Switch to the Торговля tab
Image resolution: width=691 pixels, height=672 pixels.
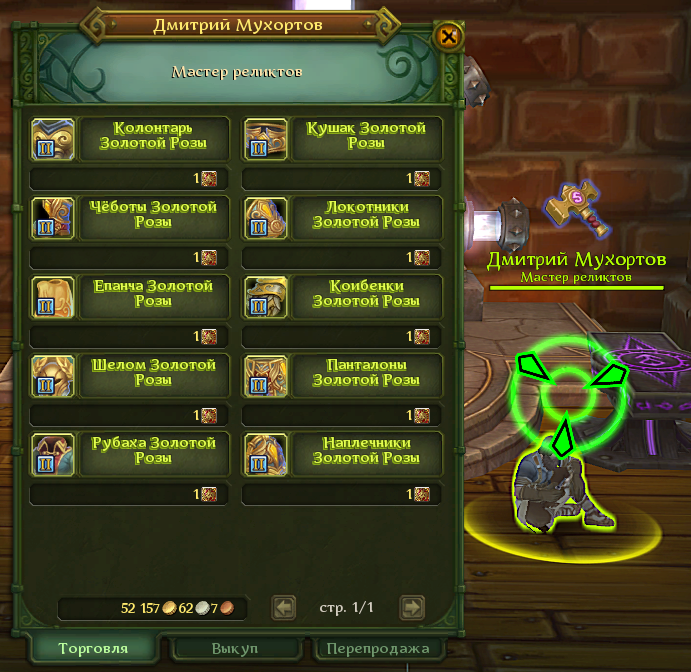point(93,649)
